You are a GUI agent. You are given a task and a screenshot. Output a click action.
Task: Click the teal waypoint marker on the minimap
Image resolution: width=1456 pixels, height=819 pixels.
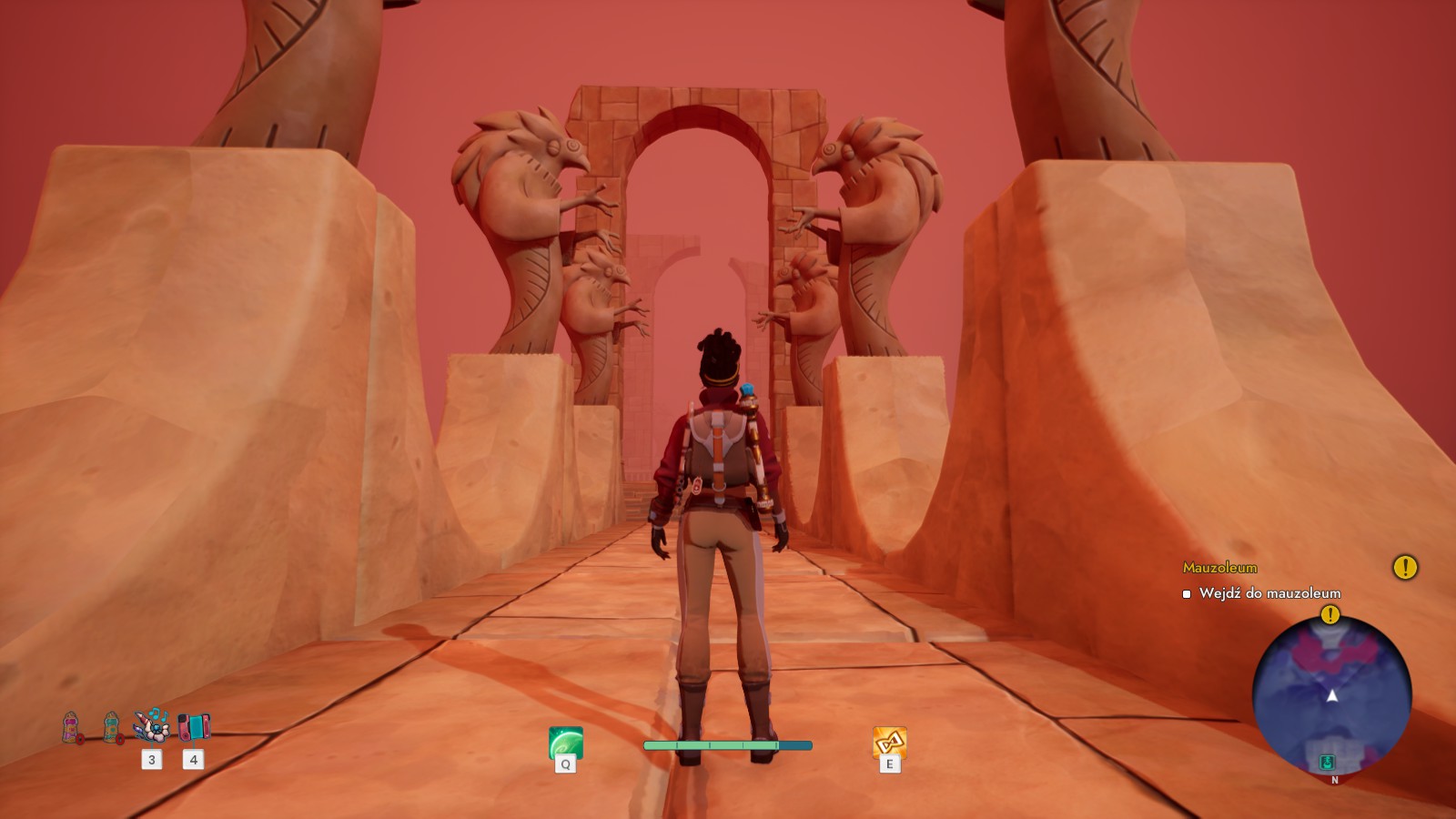[x=1327, y=763]
